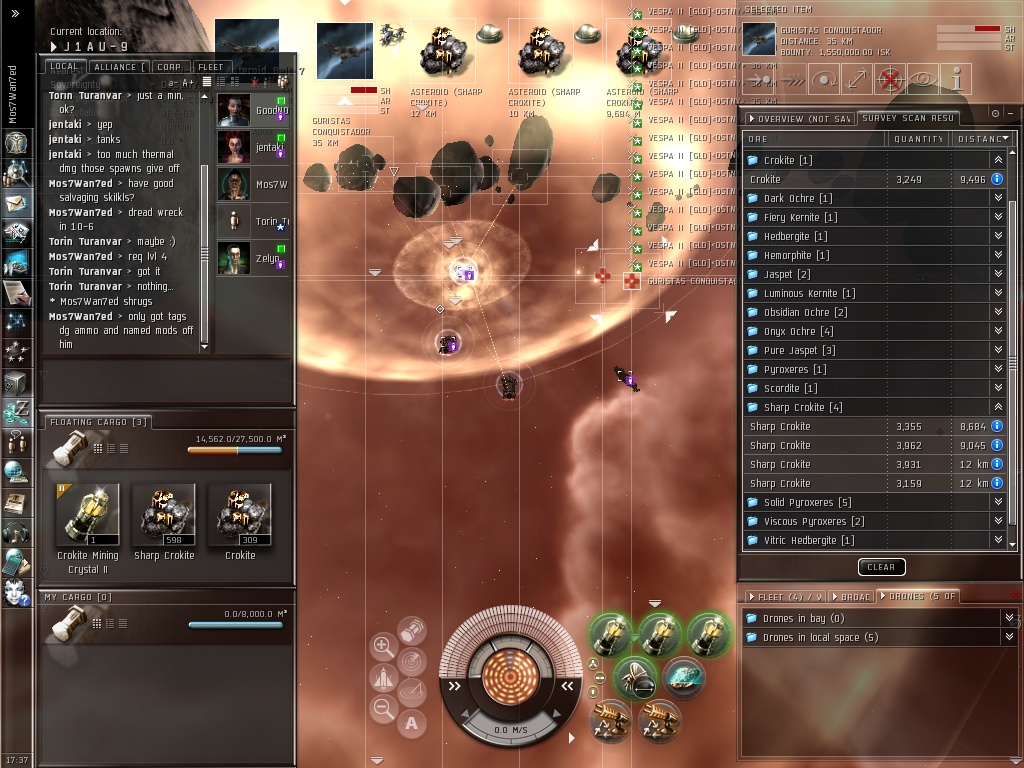The image size is (1024, 768).
Task: Show info for the Crokite 3,249 asteroid row
Action: click(x=997, y=179)
